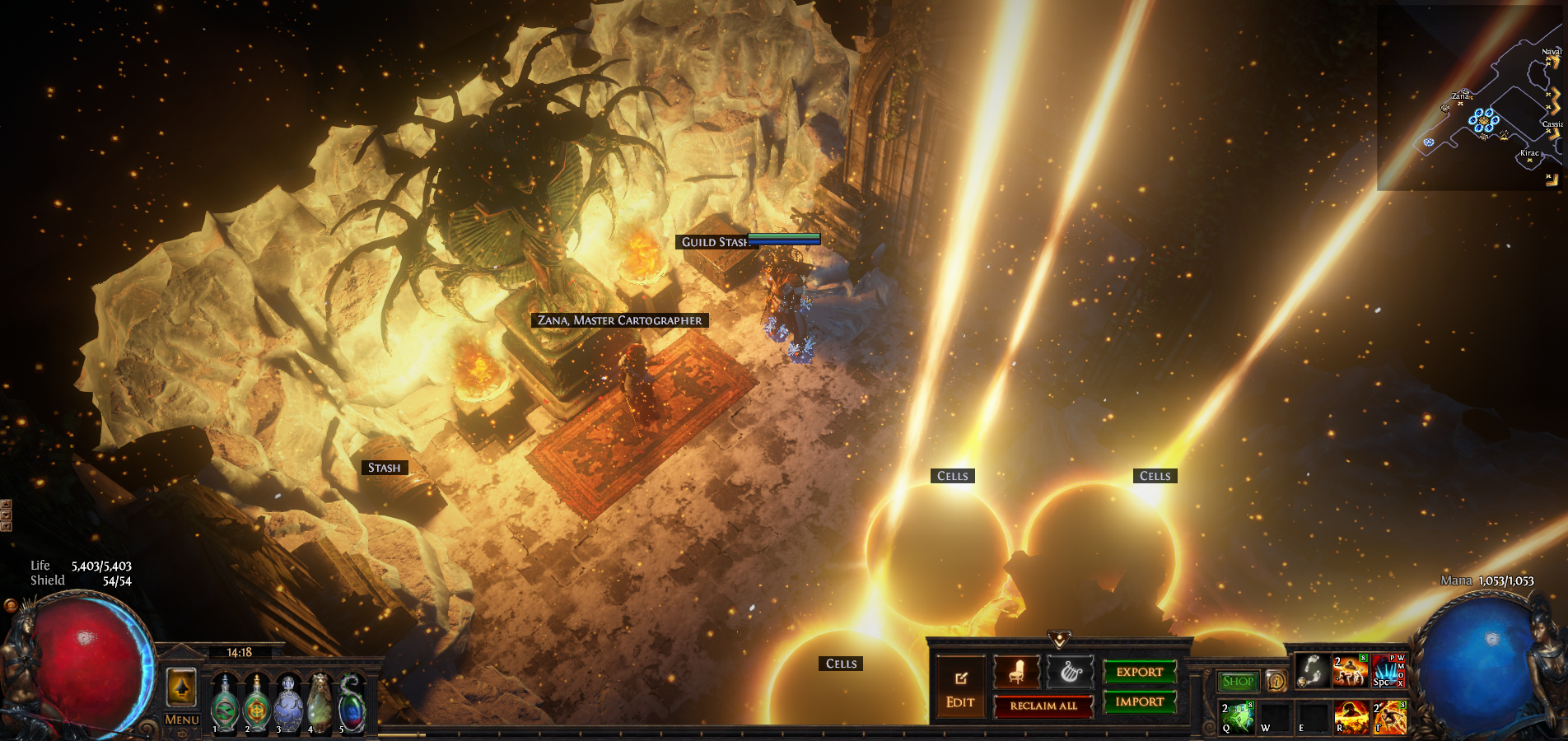Open the green Shop button

coord(1238,681)
